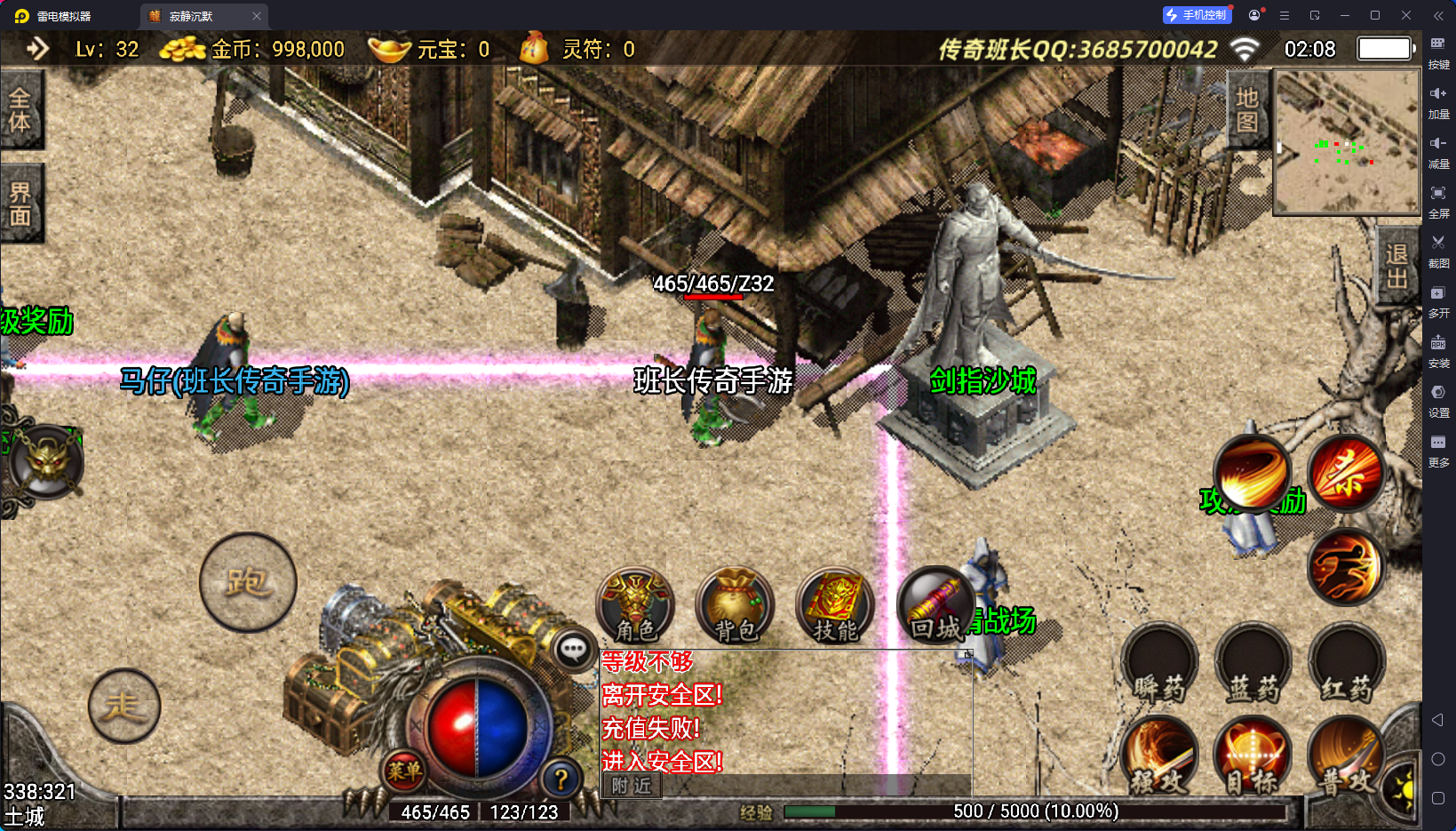Viewport: 1456px width, 831px height.
Task: Open the 地图 map button
Action: 1247,109
